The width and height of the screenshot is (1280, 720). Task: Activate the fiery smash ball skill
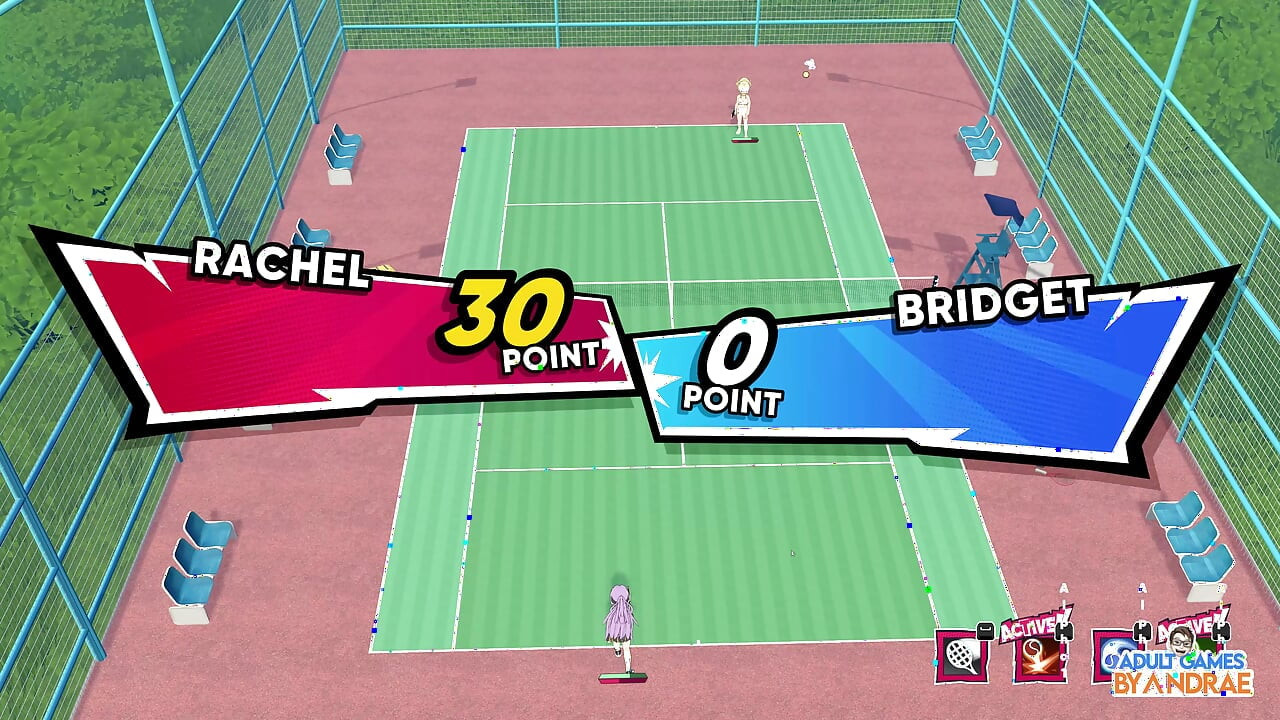[x=1039, y=657]
